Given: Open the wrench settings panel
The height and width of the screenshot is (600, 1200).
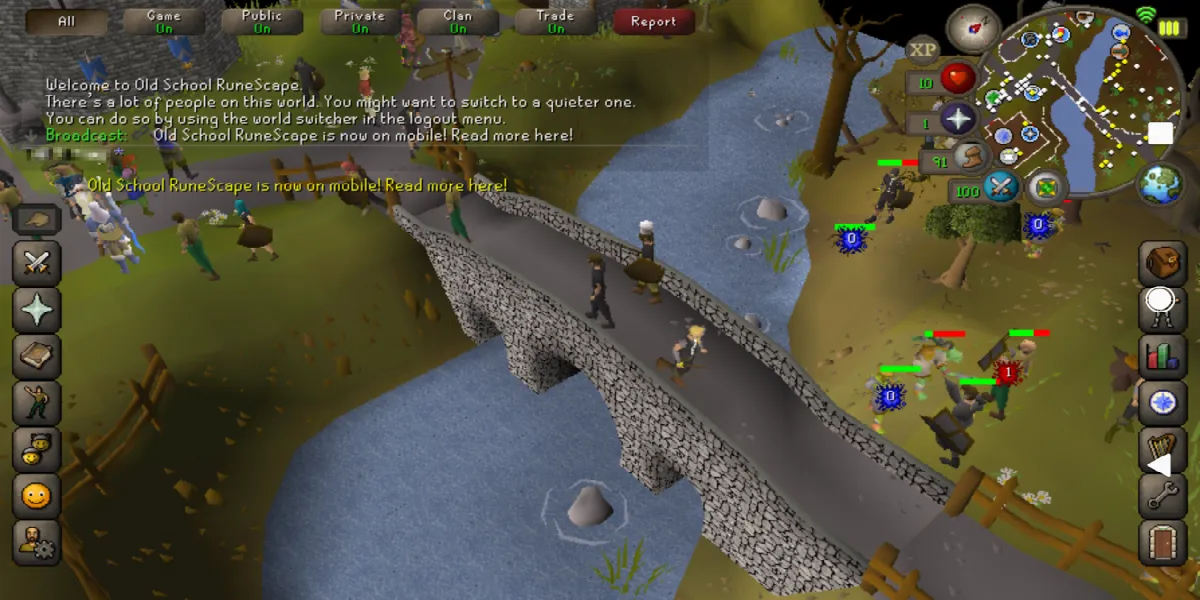Looking at the screenshot, I should [x=1162, y=495].
